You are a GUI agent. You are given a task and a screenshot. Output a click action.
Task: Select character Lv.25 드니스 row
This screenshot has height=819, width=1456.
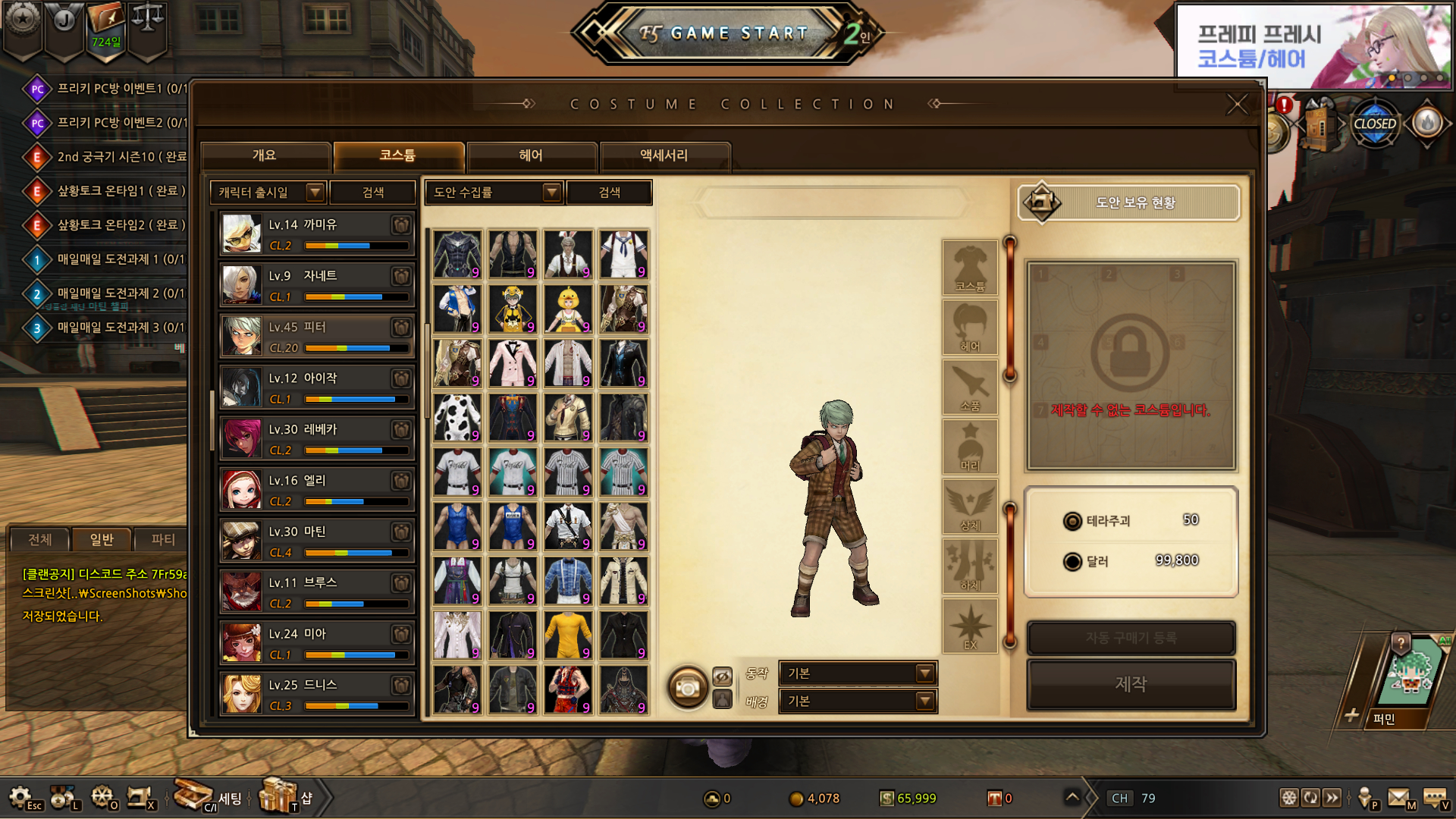pos(316,694)
